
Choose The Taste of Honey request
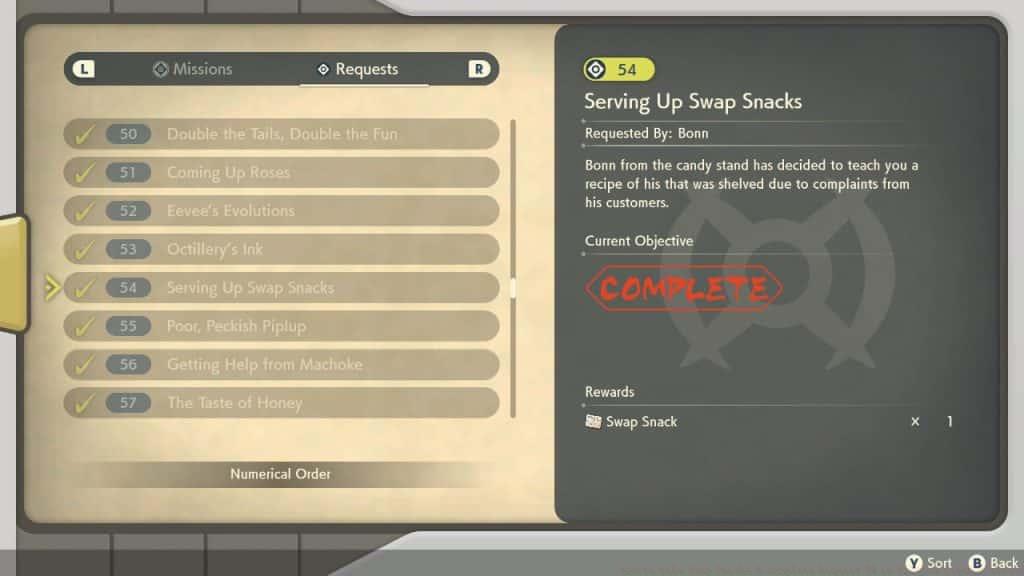281,403
